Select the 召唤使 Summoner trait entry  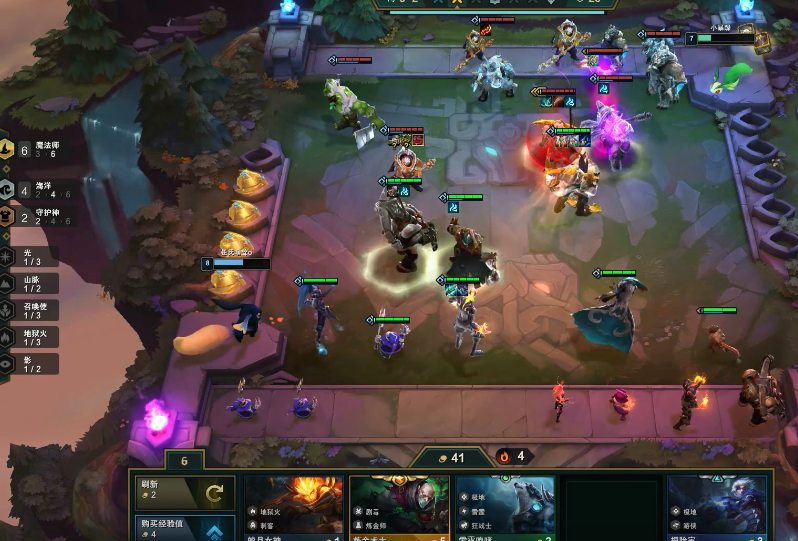[30, 311]
